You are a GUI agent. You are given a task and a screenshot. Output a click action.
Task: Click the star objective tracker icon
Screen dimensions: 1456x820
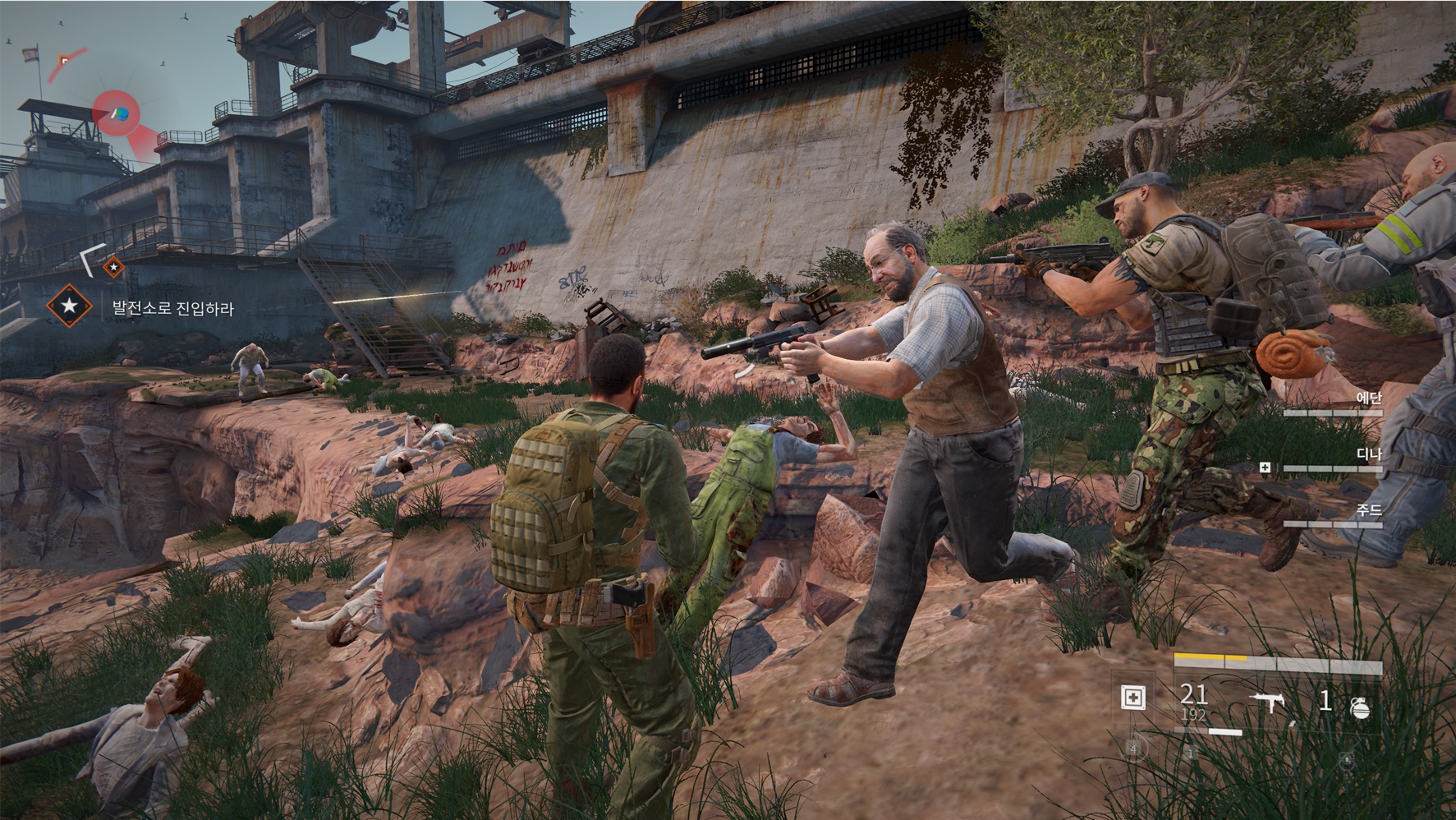coord(69,306)
